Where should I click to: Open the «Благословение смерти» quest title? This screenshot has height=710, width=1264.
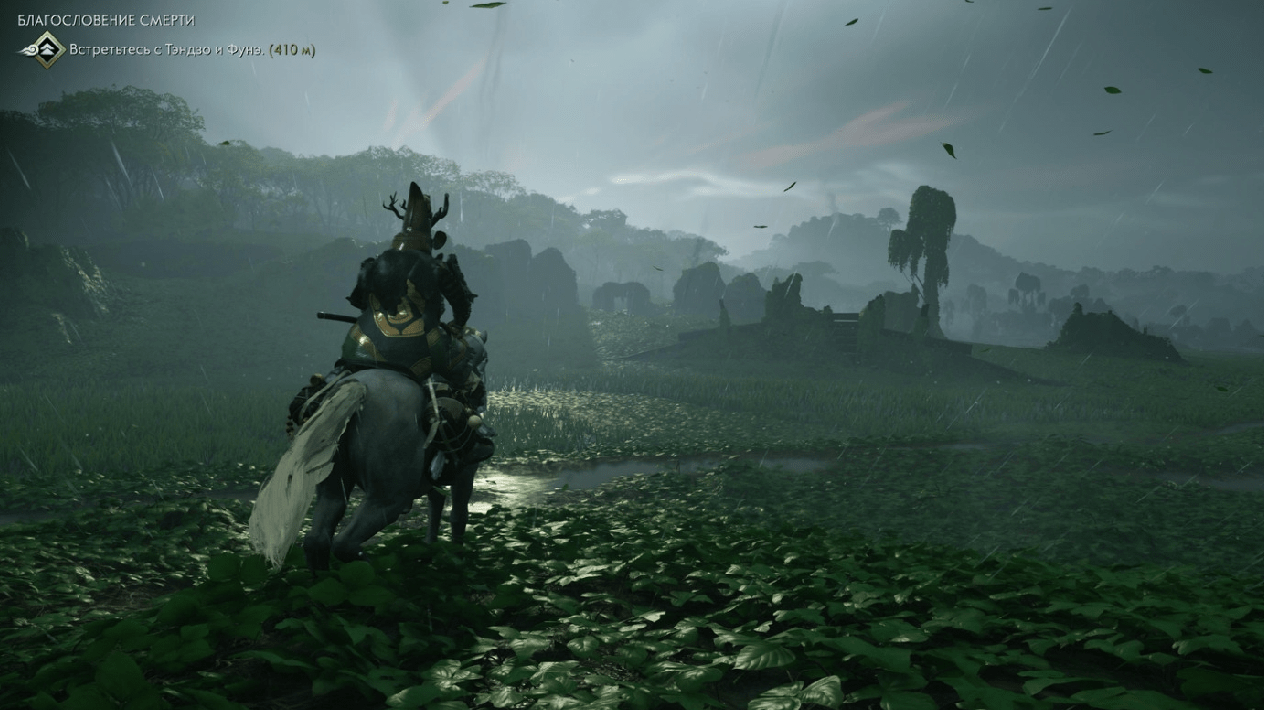pos(106,20)
